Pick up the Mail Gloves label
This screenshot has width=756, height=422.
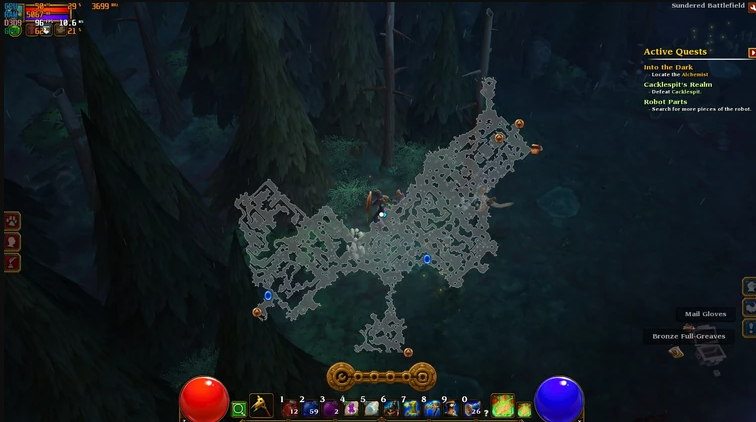(705, 314)
